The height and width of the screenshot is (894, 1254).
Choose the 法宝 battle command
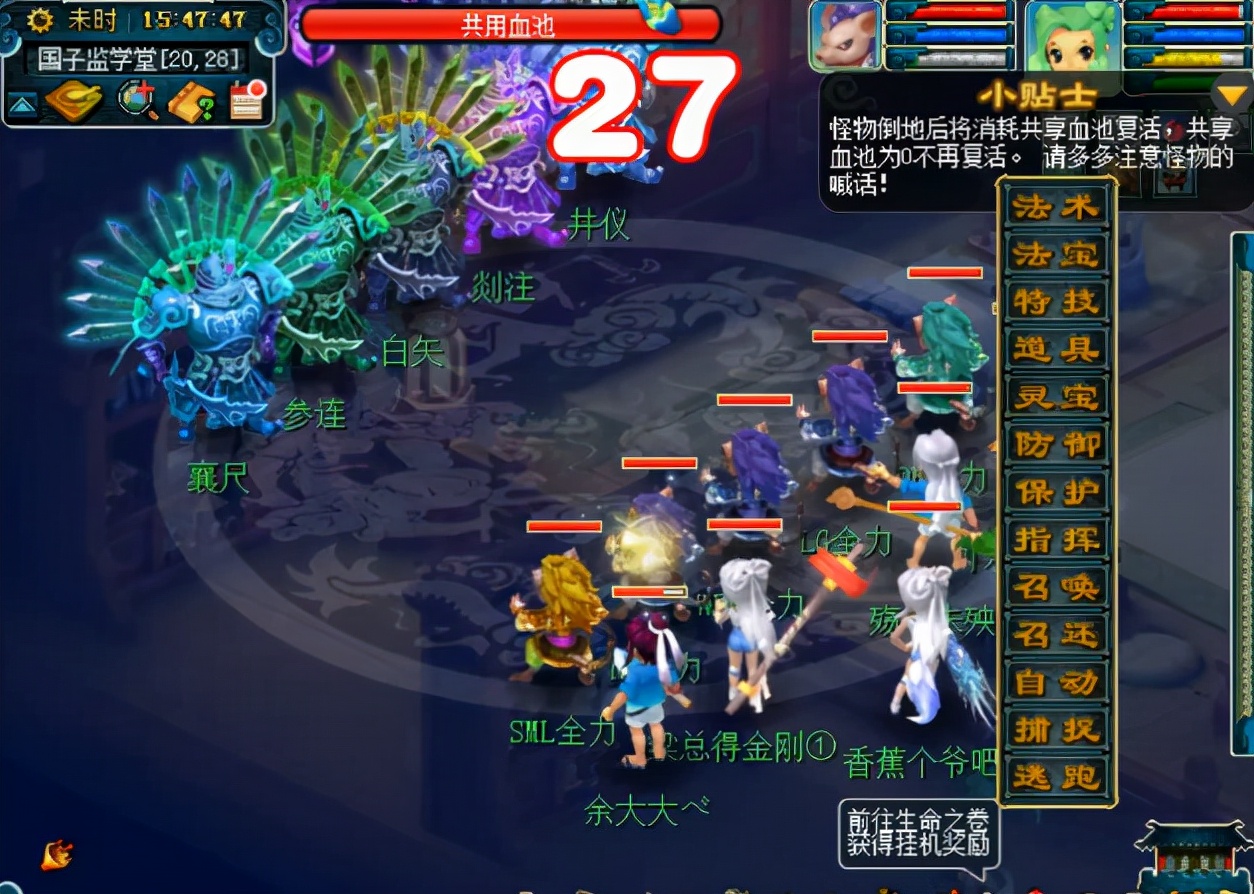click(1056, 255)
